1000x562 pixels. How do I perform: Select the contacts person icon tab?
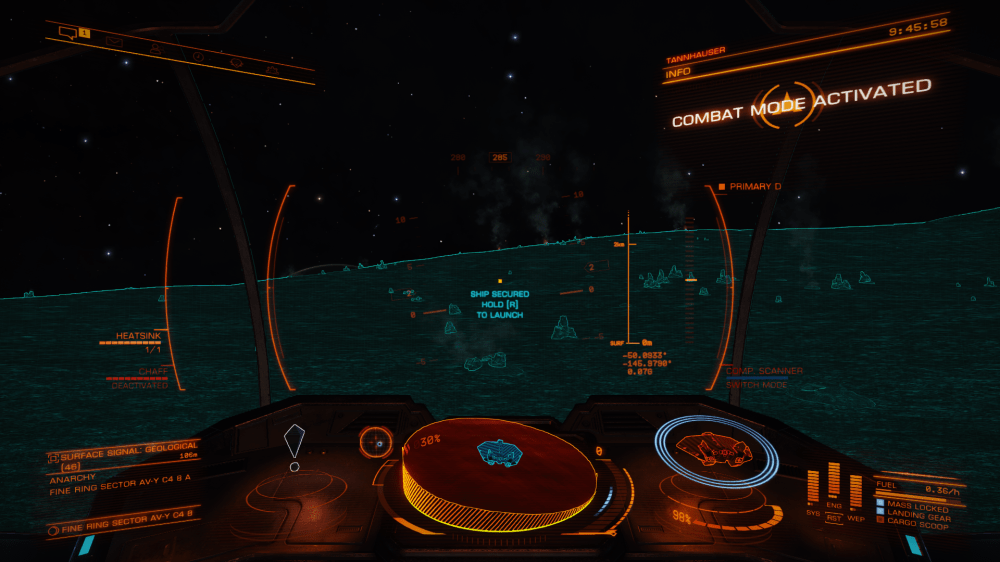[x=156, y=48]
